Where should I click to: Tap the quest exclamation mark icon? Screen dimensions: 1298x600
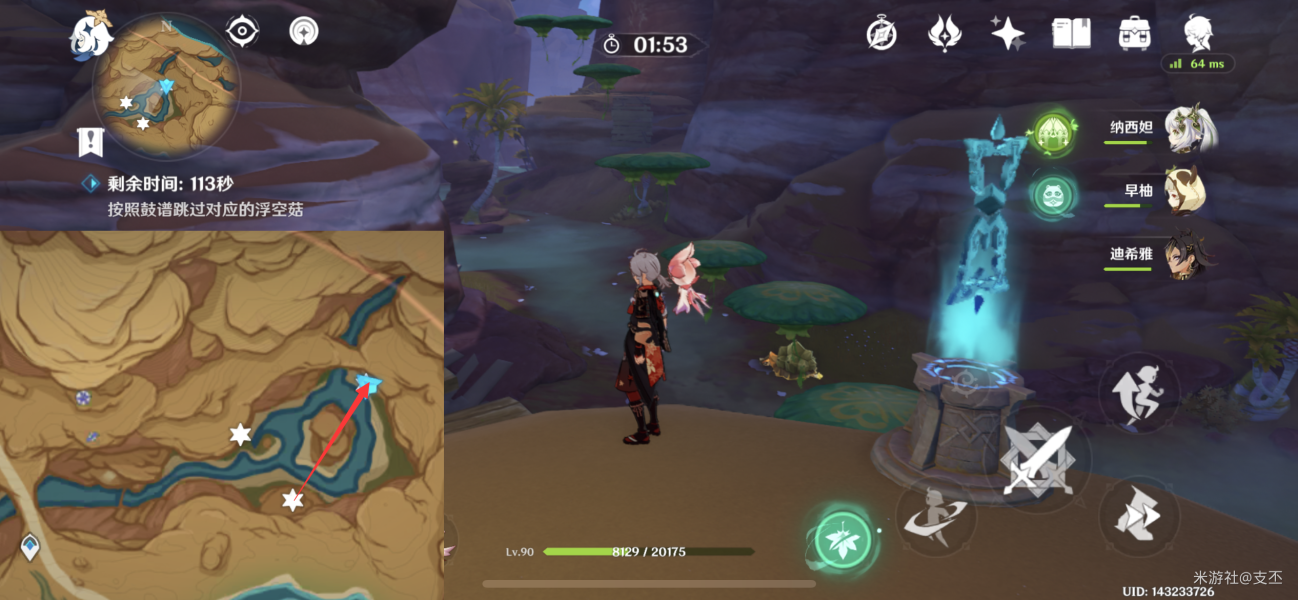tap(90, 143)
